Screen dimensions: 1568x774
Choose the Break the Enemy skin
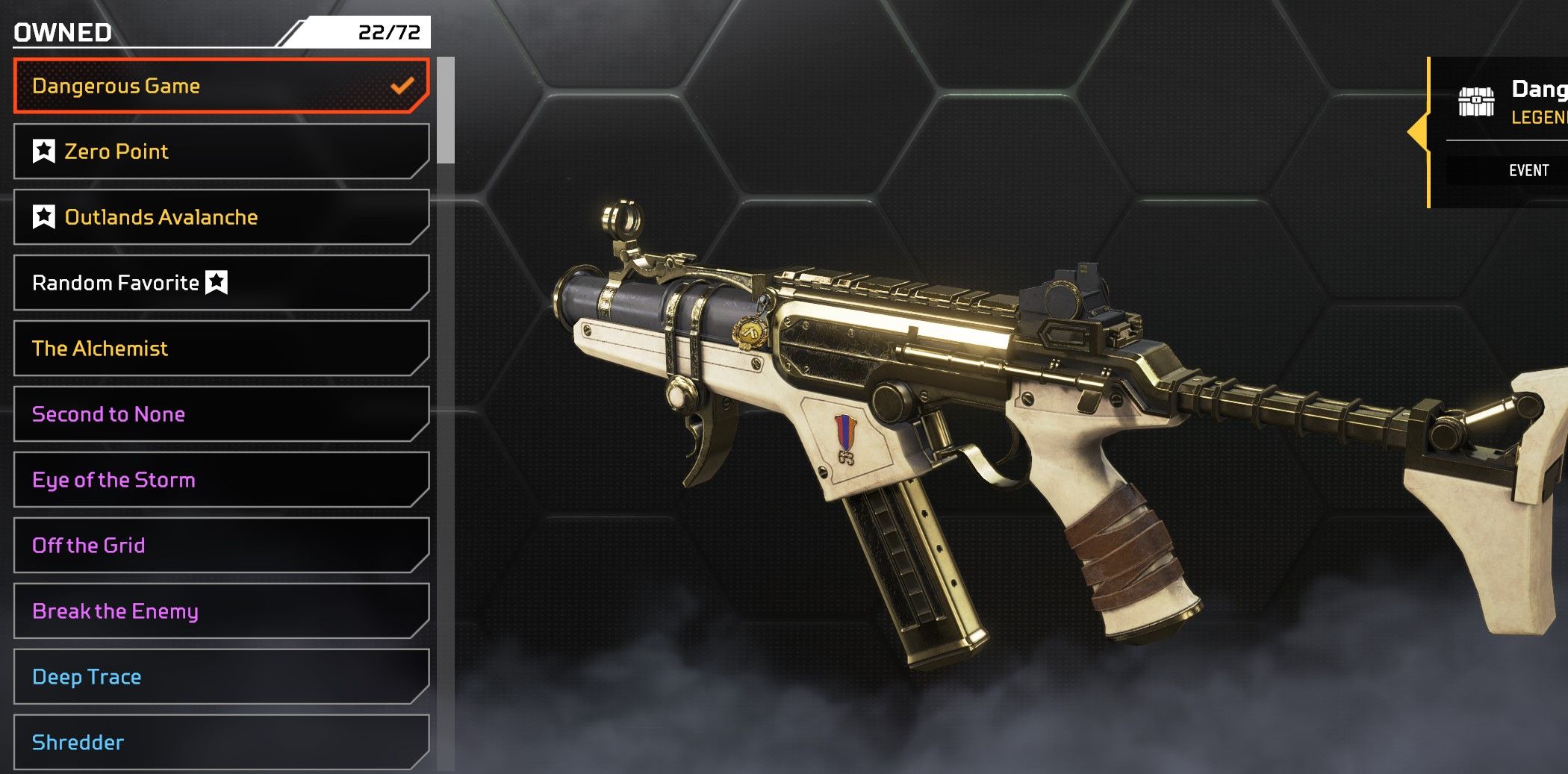pyautogui.click(x=221, y=611)
